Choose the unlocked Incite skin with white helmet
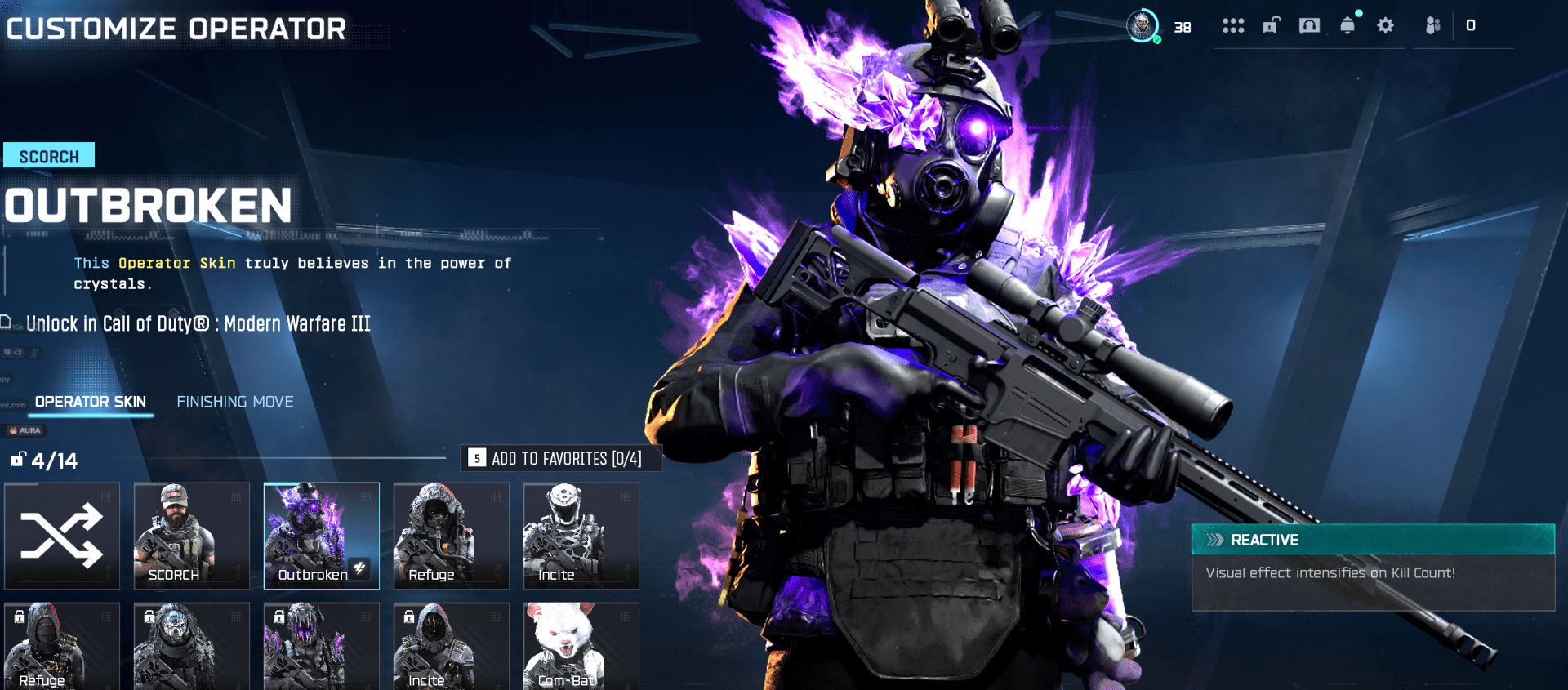This screenshot has width=1568, height=690. coord(581,535)
